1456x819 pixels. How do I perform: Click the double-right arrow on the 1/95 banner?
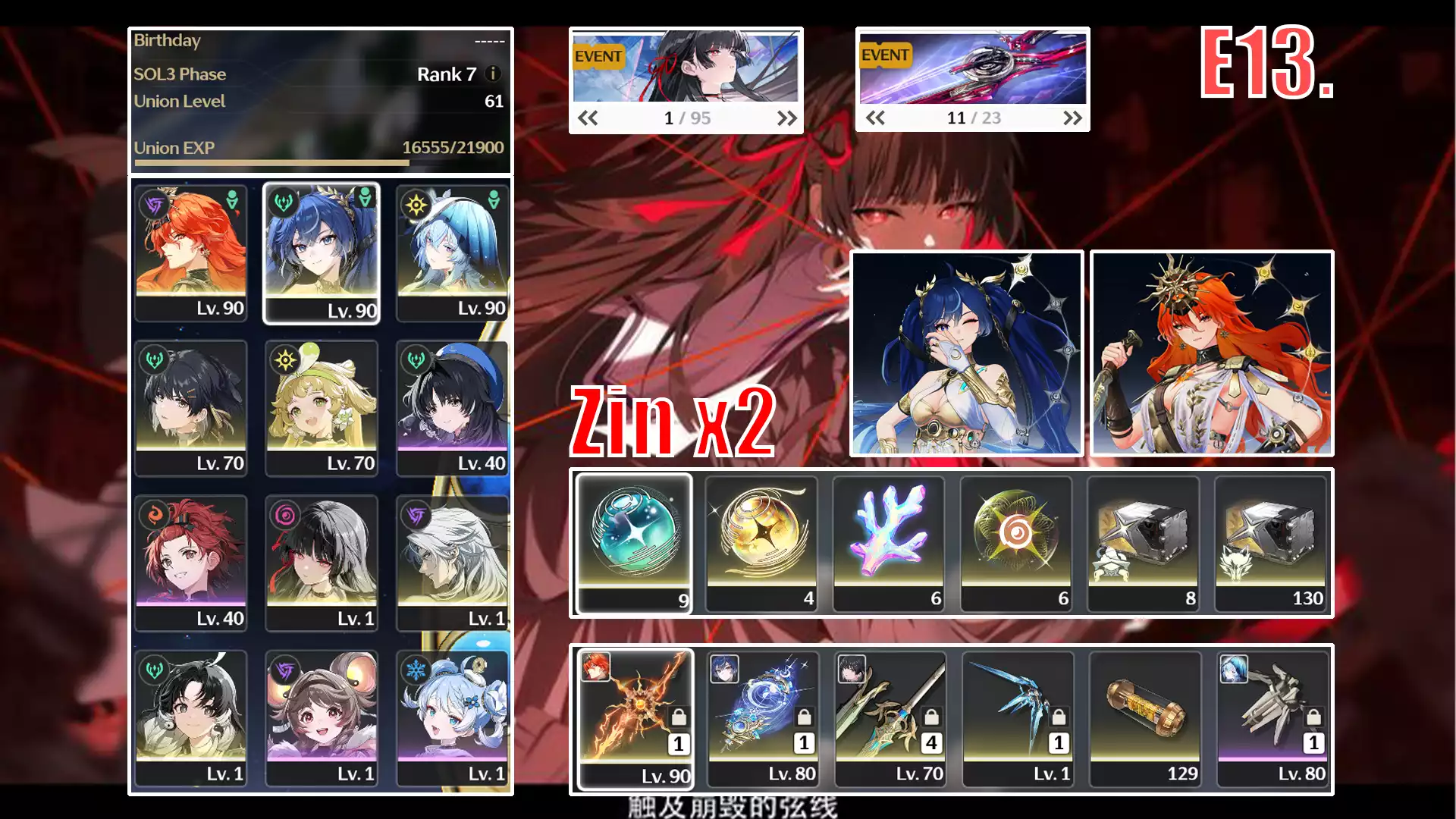tap(786, 118)
